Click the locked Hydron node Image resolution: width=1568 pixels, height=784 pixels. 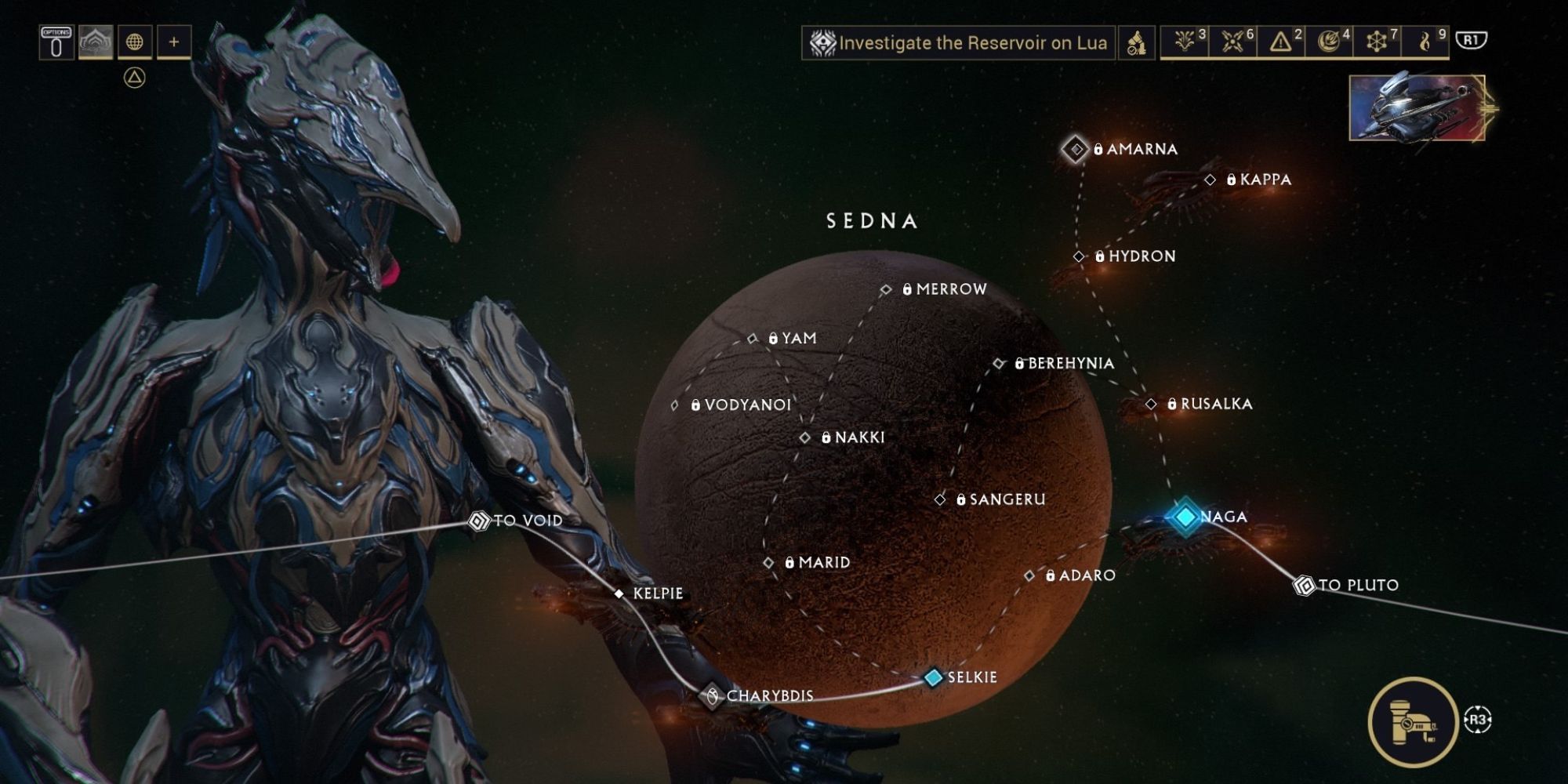coord(1080,256)
